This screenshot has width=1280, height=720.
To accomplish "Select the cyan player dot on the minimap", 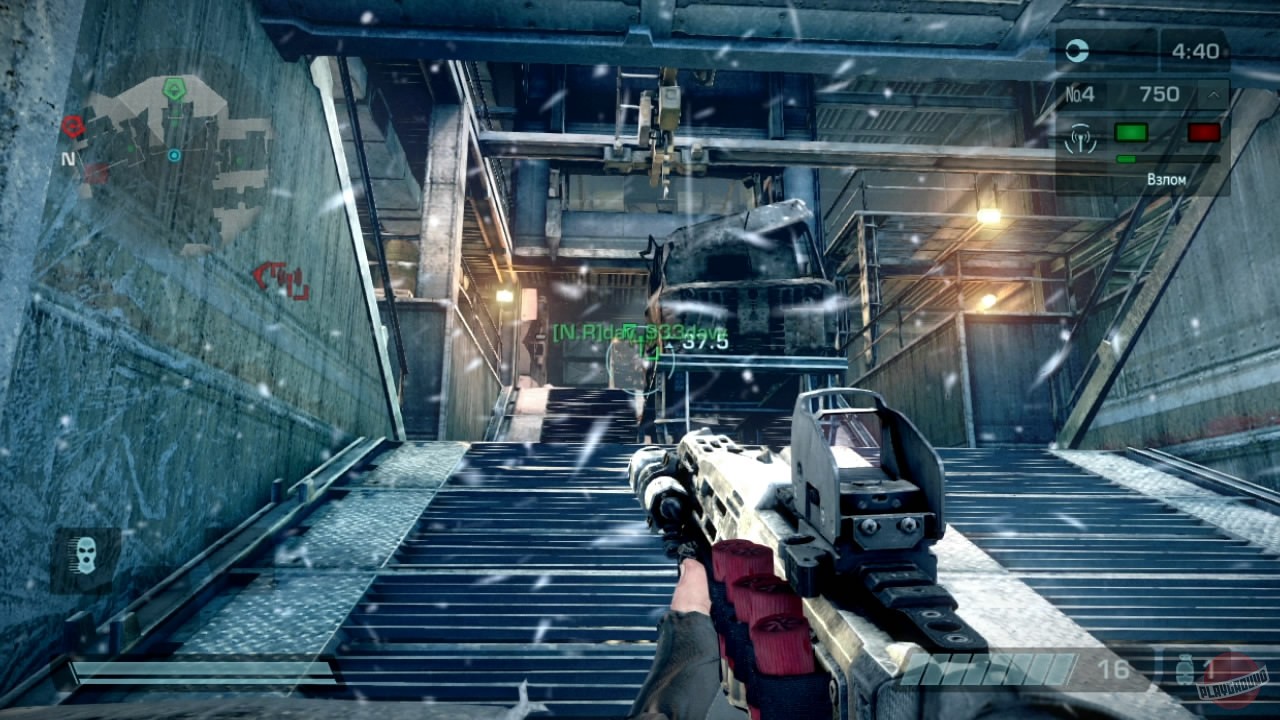I will 175,156.
